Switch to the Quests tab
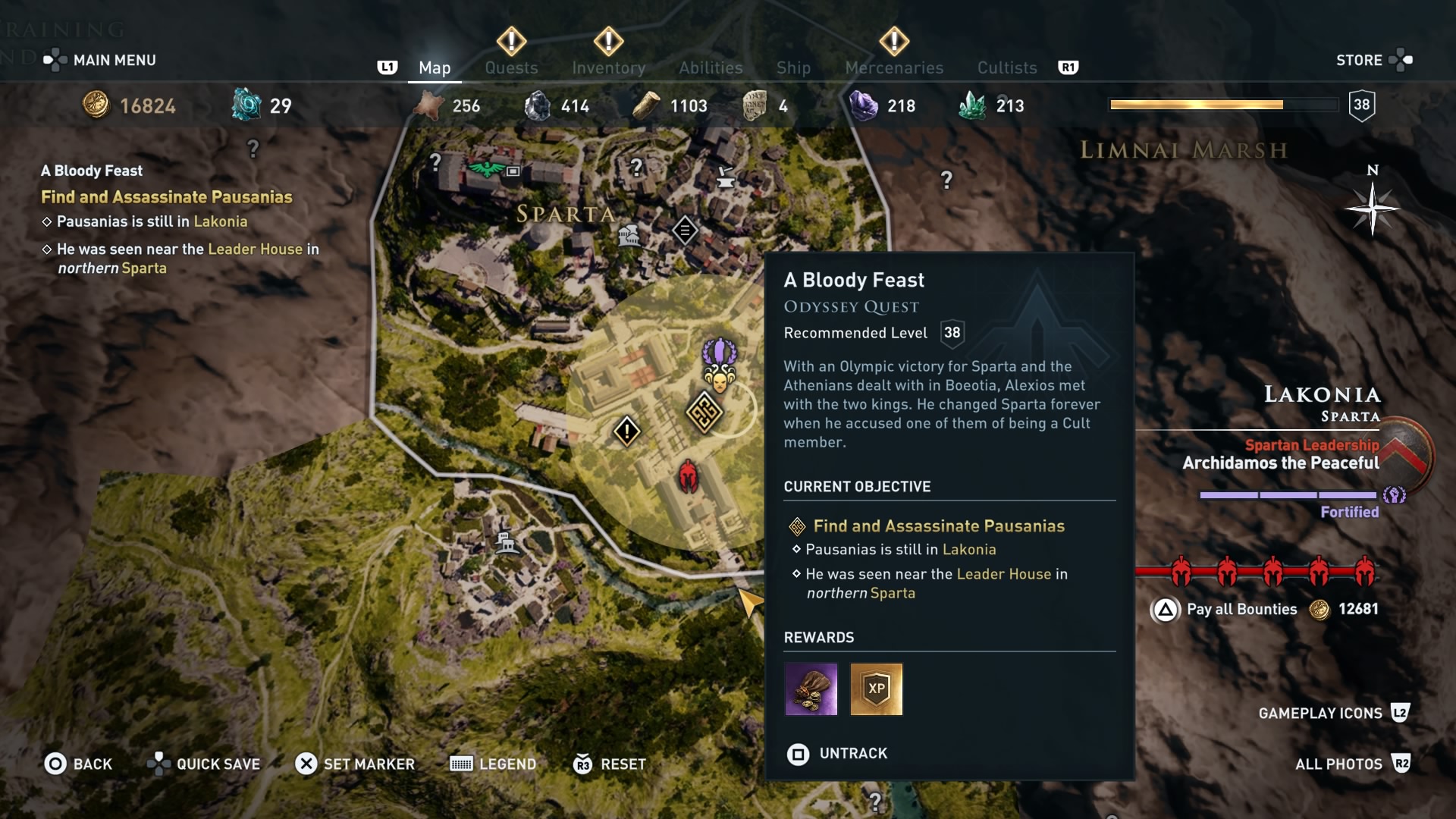The height and width of the screenshot is (819, 1456). point(511,67)
